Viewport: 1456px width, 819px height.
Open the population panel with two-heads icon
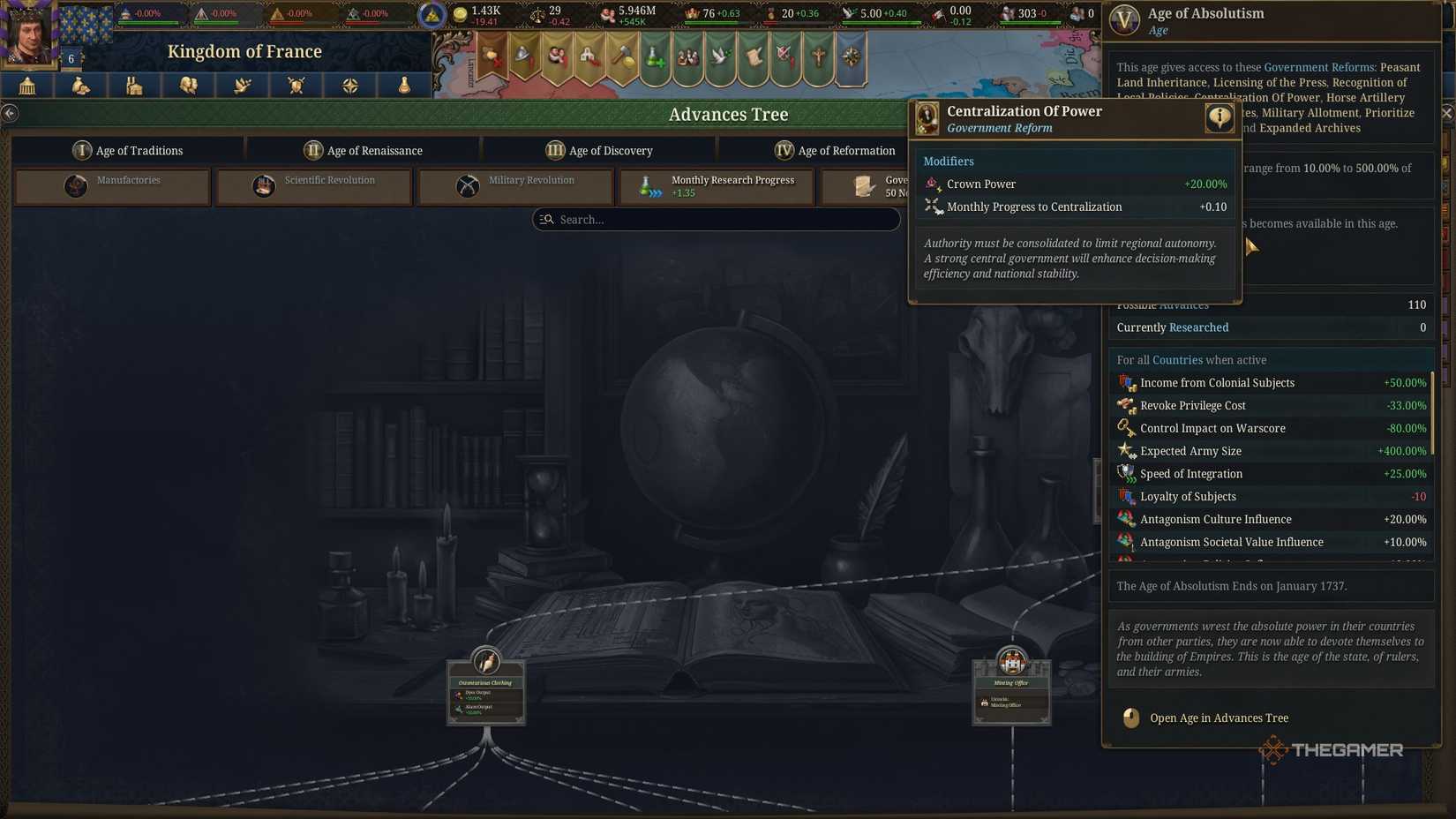188,85
